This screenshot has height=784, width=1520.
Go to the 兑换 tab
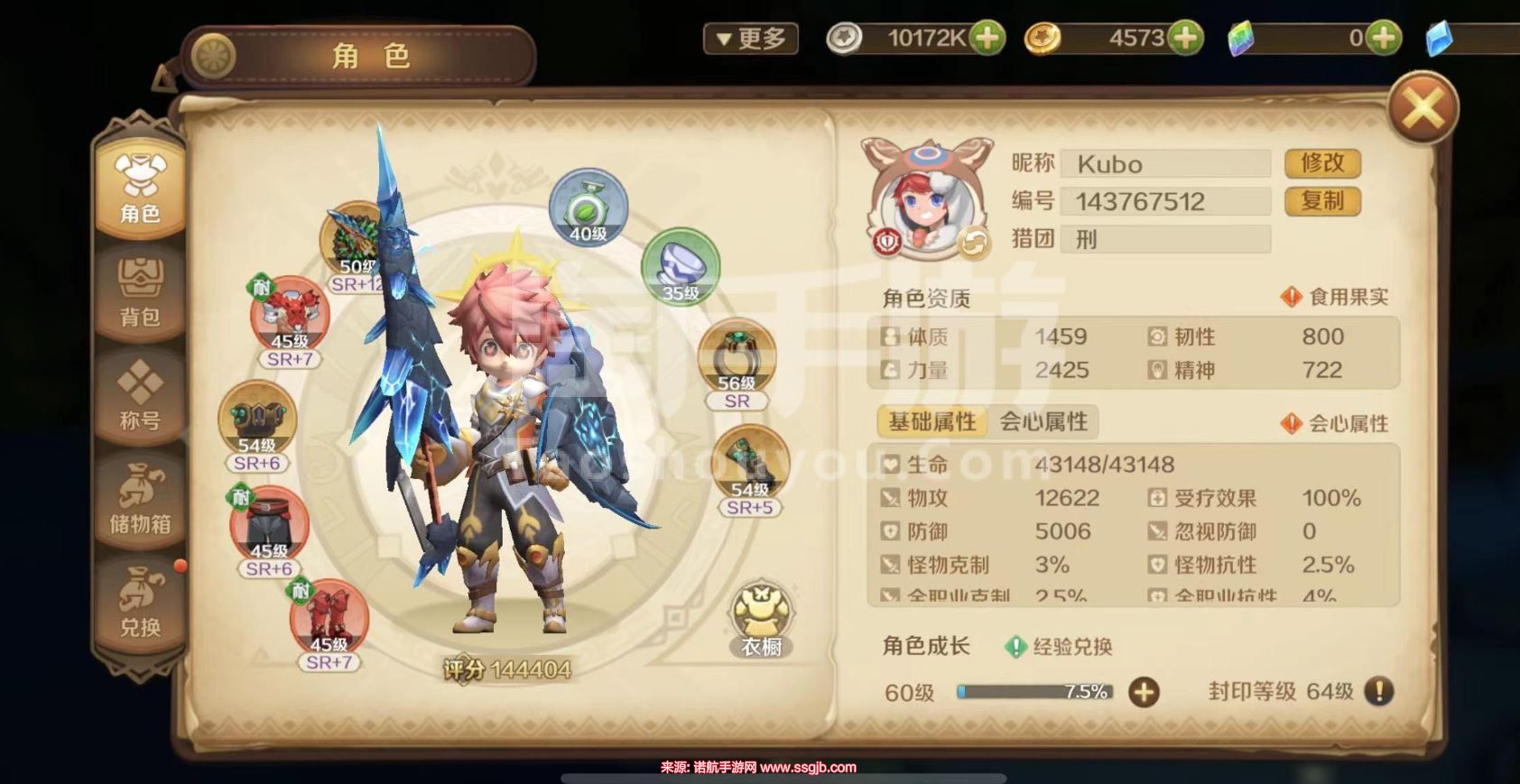coord(140,602)
